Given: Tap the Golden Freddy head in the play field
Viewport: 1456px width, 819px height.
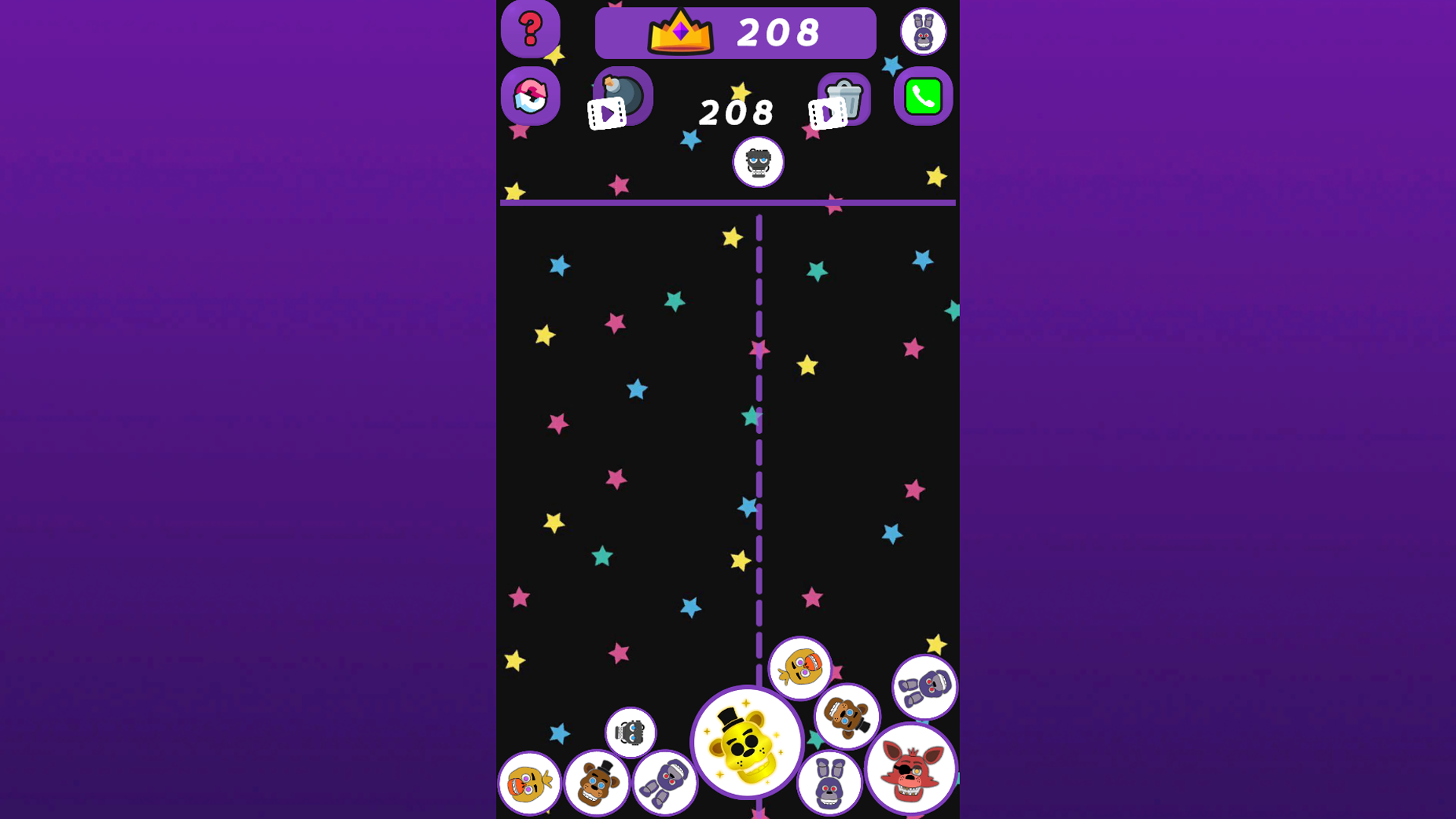Looking at the screenshot, I should pyautogui.click(x=747, y=742).
